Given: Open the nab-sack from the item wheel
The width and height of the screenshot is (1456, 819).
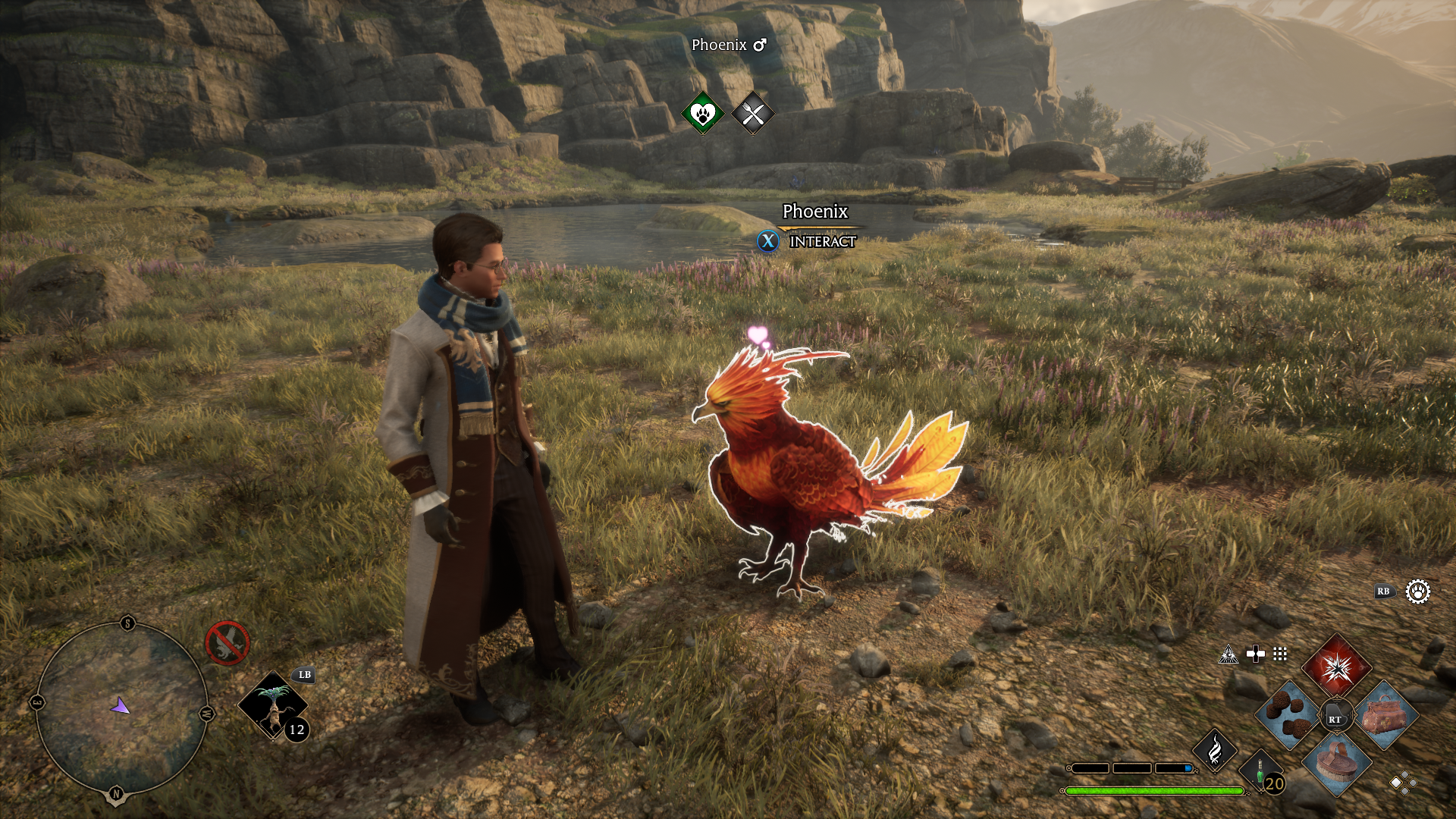Looking at the screenshot, I should [x=1385, y=715].
